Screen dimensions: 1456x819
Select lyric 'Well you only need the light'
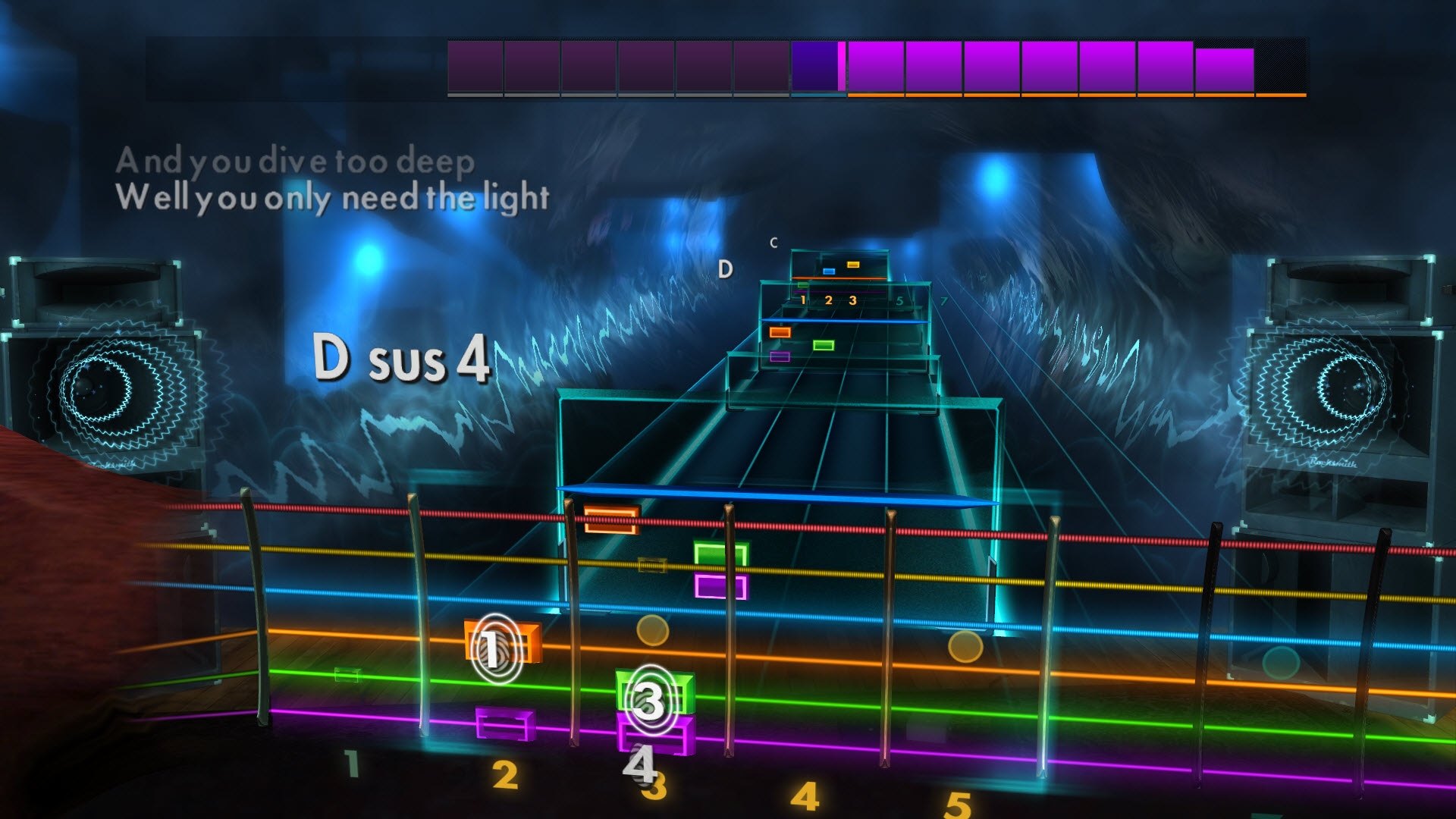tap(334, 195)
